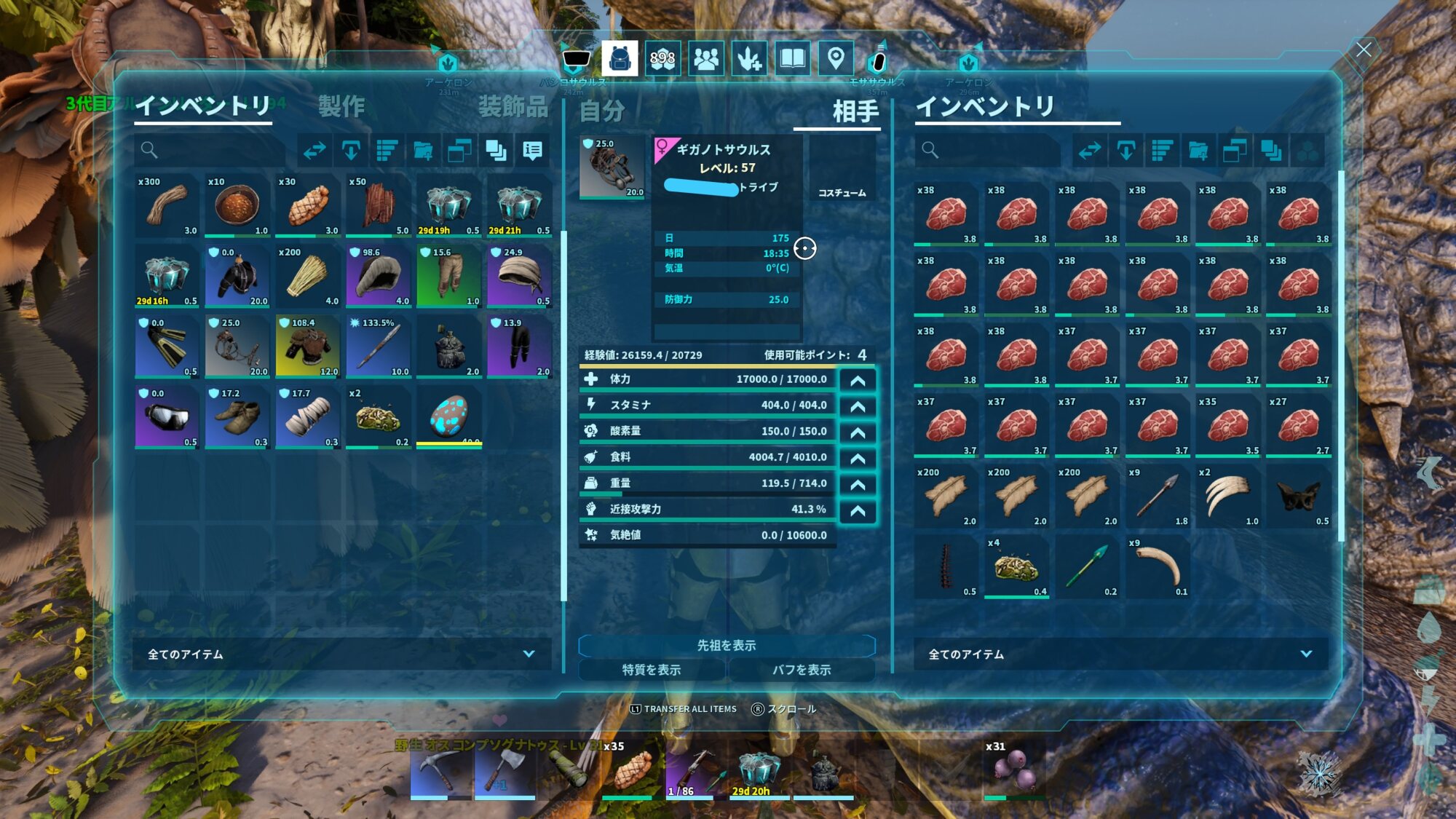Show ancestors with 先祖を表示
This screenshot has width=1456, height=819.
pyautogui.click(x=726, y=645)
